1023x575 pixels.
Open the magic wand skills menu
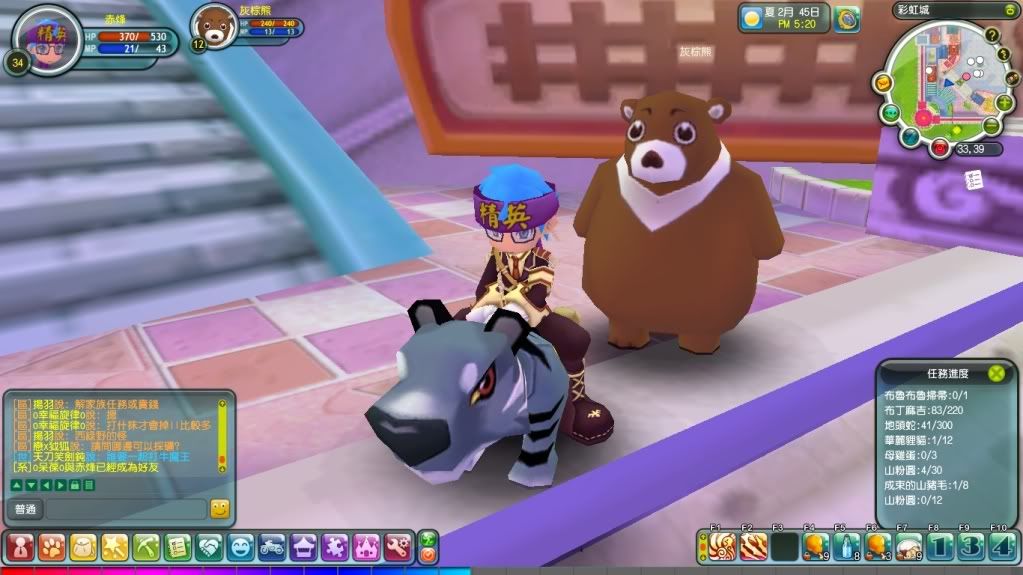pos(114,546)
